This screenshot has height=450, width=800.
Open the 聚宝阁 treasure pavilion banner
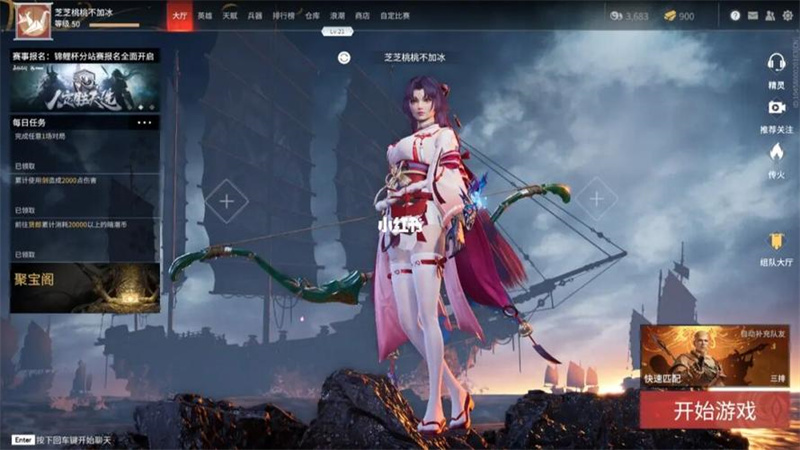tap(85, 287)
